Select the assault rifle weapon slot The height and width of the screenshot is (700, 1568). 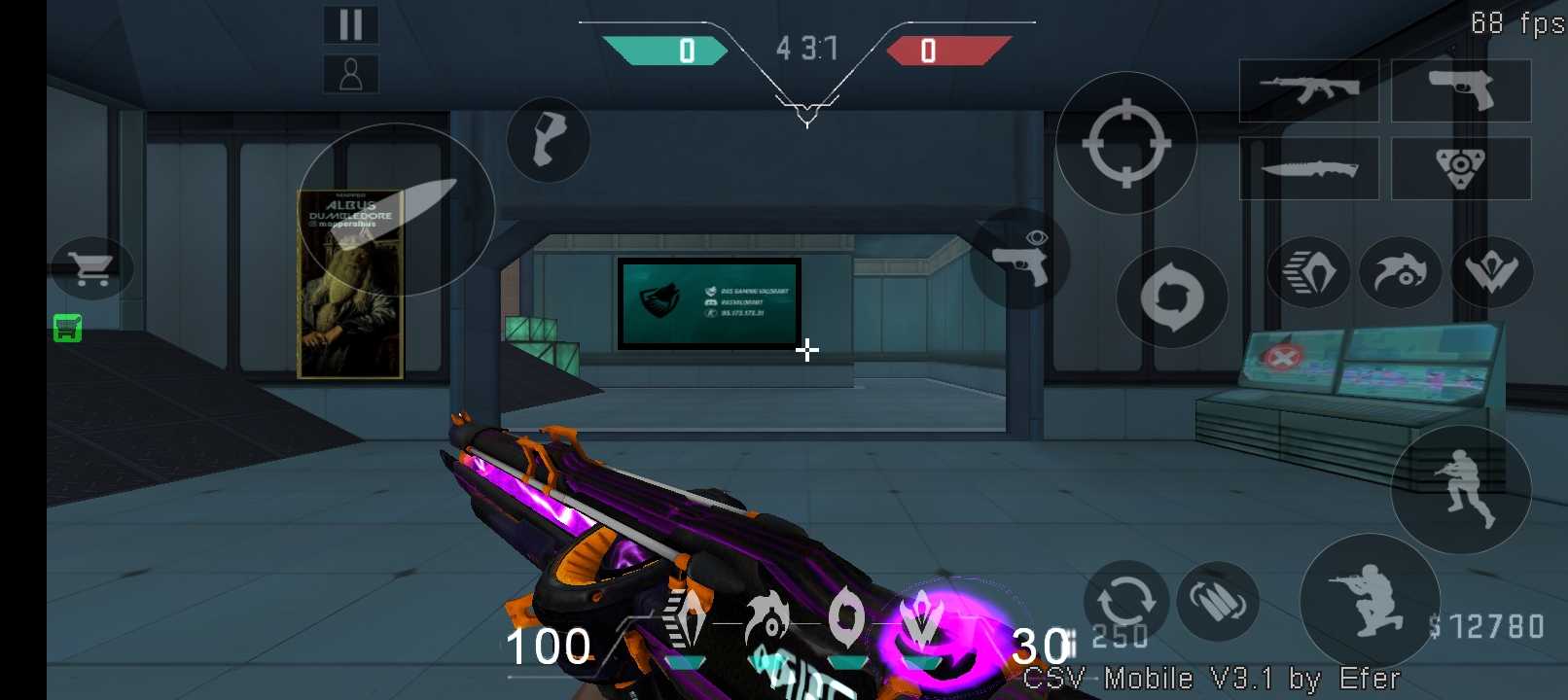1308,90
